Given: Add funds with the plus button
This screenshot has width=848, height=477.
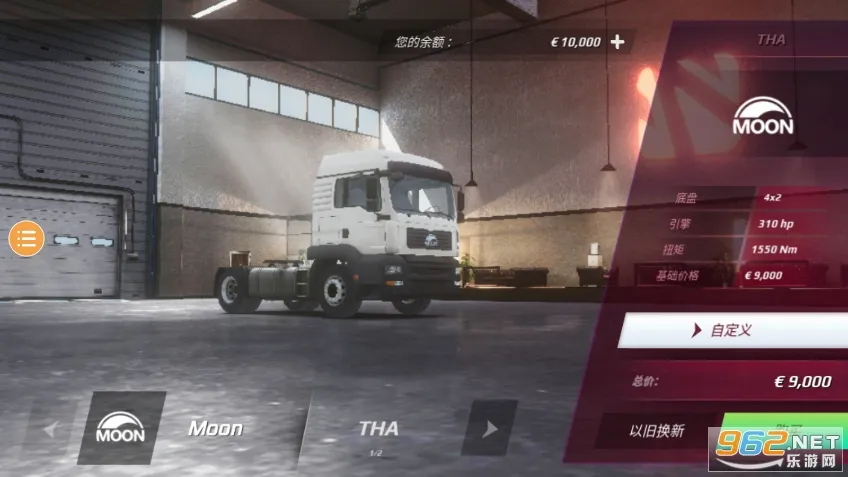Looking at the screenshot, I should pos(617,42).
